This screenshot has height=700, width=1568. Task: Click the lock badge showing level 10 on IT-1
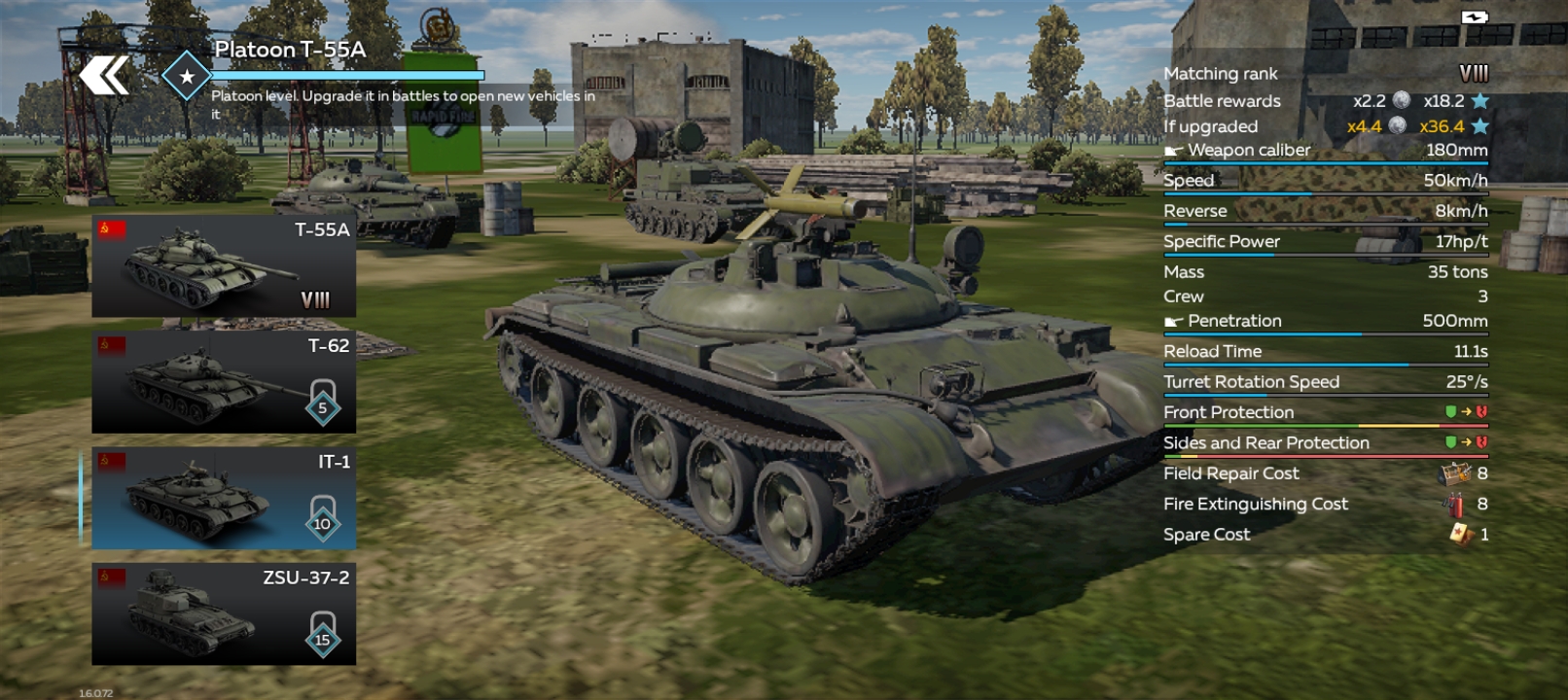tap(321, 517)
